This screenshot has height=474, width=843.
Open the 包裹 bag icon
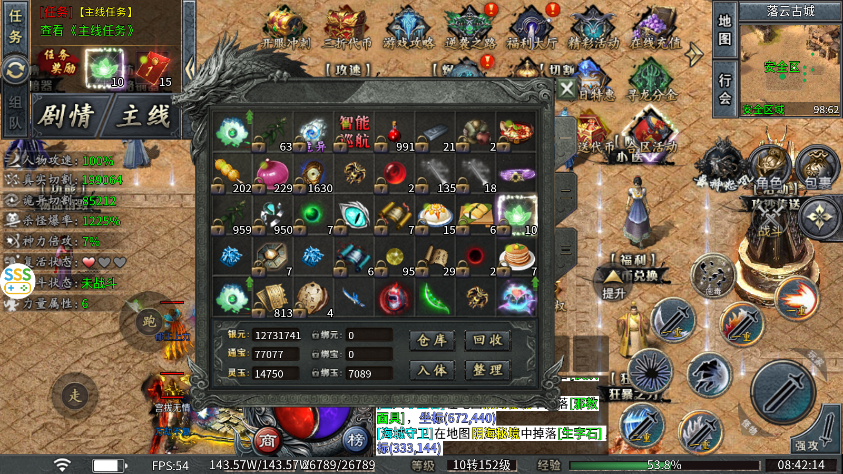point(817,168)
